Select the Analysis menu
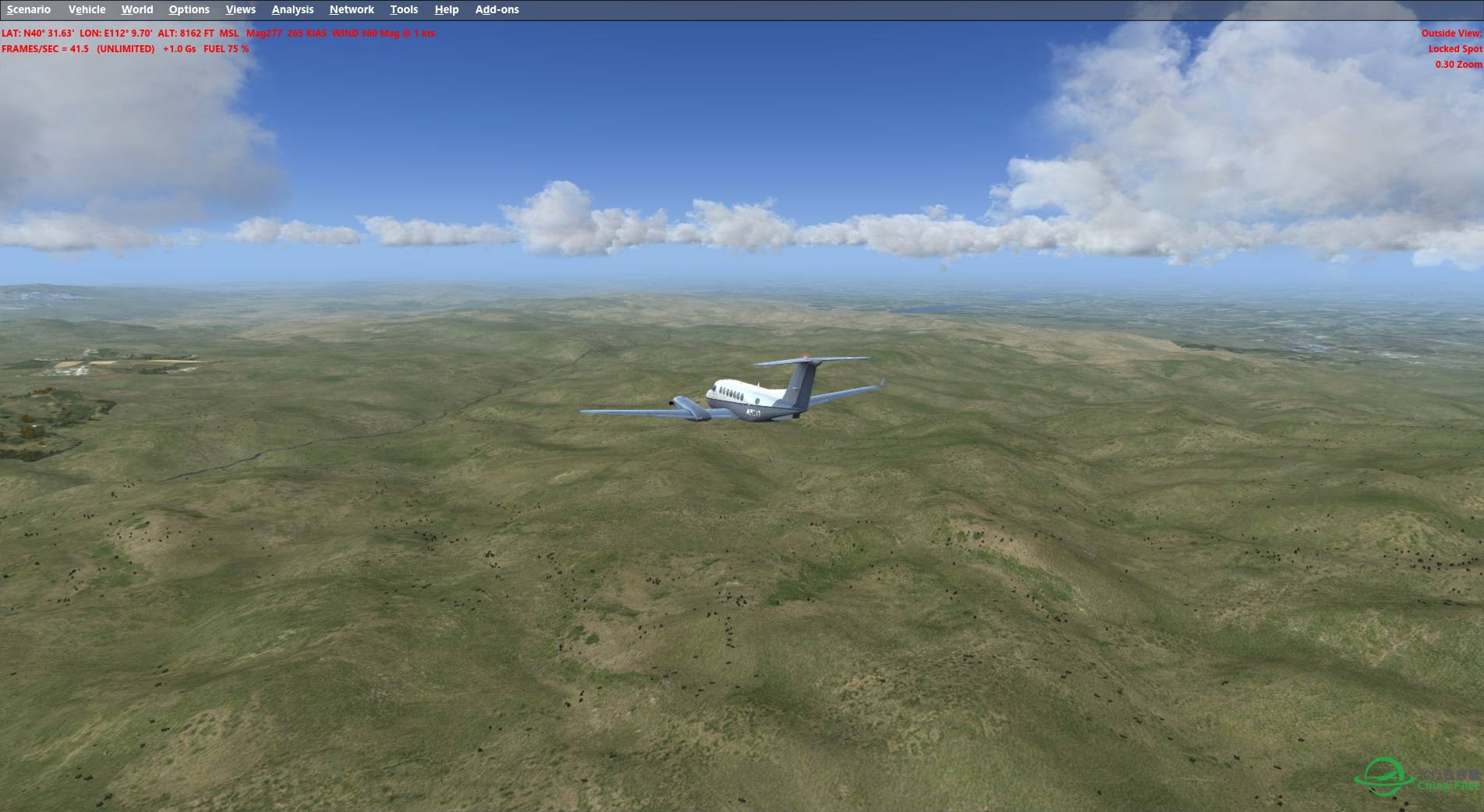 (292, 9)
